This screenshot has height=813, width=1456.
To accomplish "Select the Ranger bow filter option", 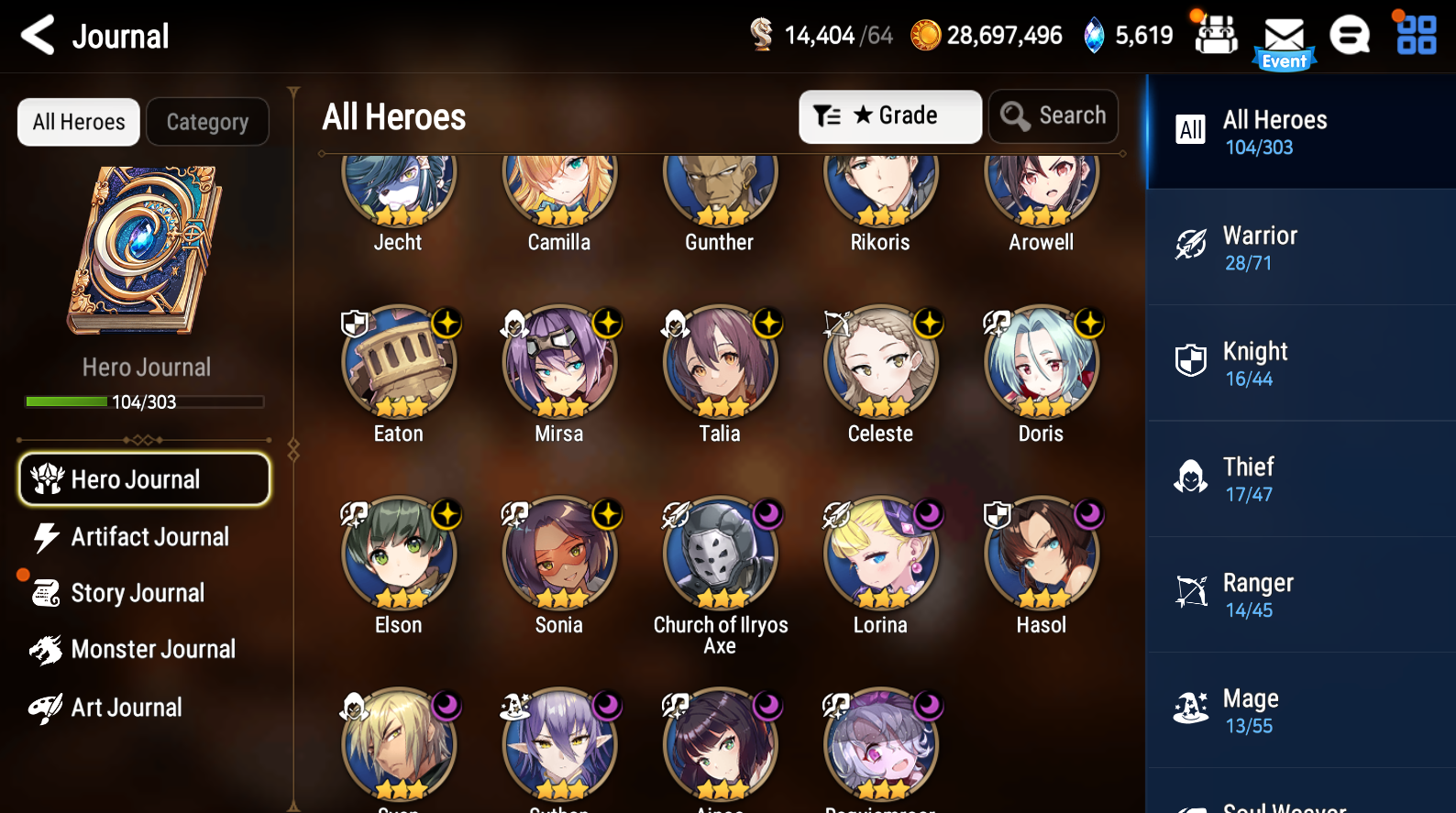I will [x=1190, y=591].
